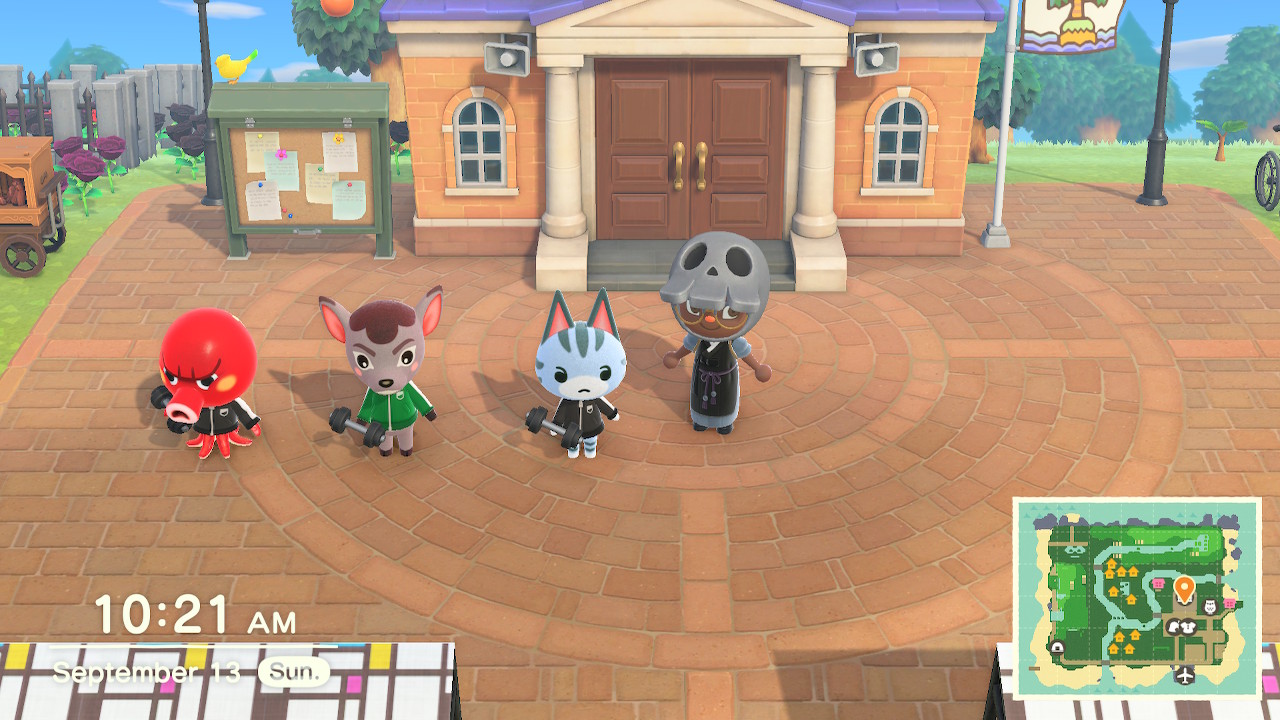Viewport: 1280px width, 720px height.
Task: Choose the Nook's Cranny leaf icon on the minimap
Action: (x=1176, y=627)
